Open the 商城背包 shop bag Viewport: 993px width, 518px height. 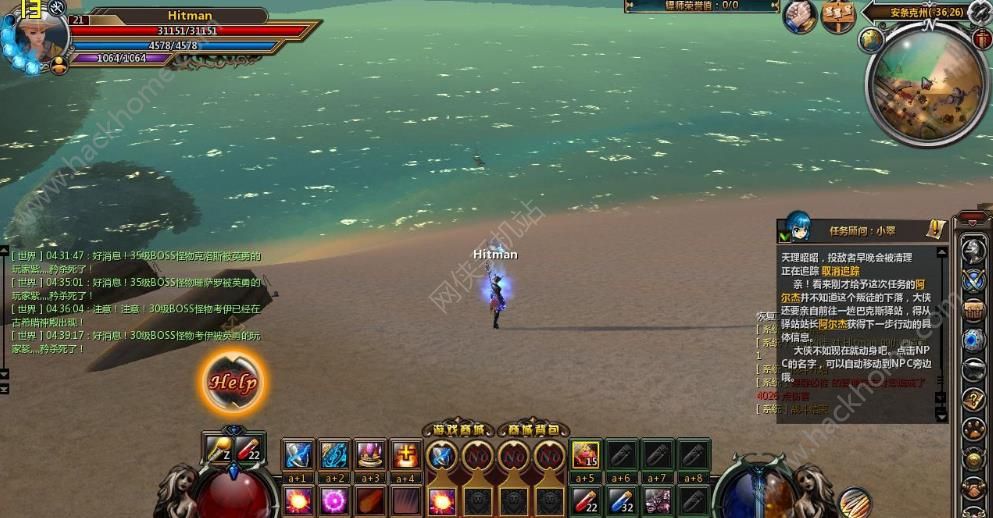(533, 430)
